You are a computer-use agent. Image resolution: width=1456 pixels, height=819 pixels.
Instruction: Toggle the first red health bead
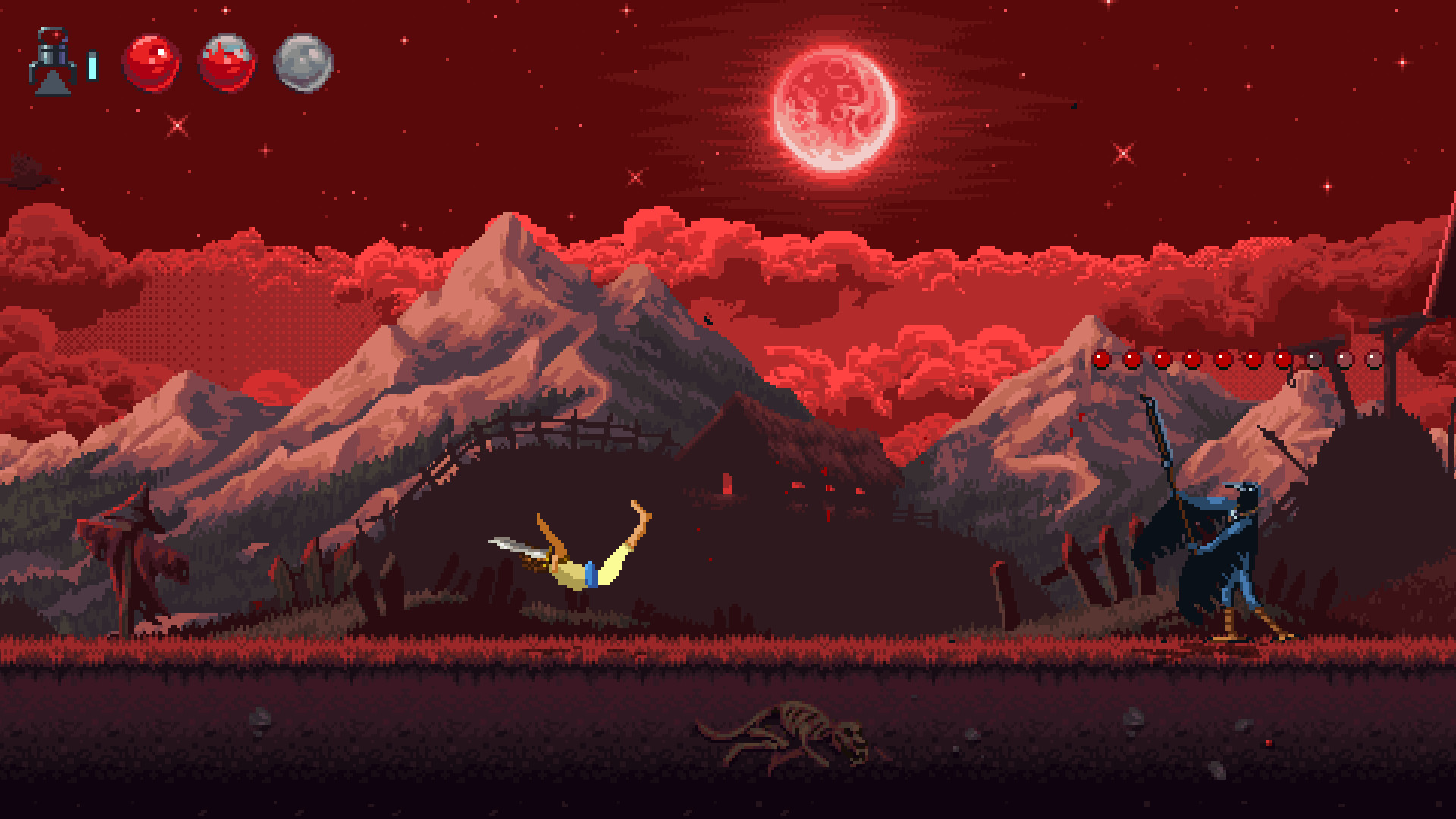point(1101,359)
